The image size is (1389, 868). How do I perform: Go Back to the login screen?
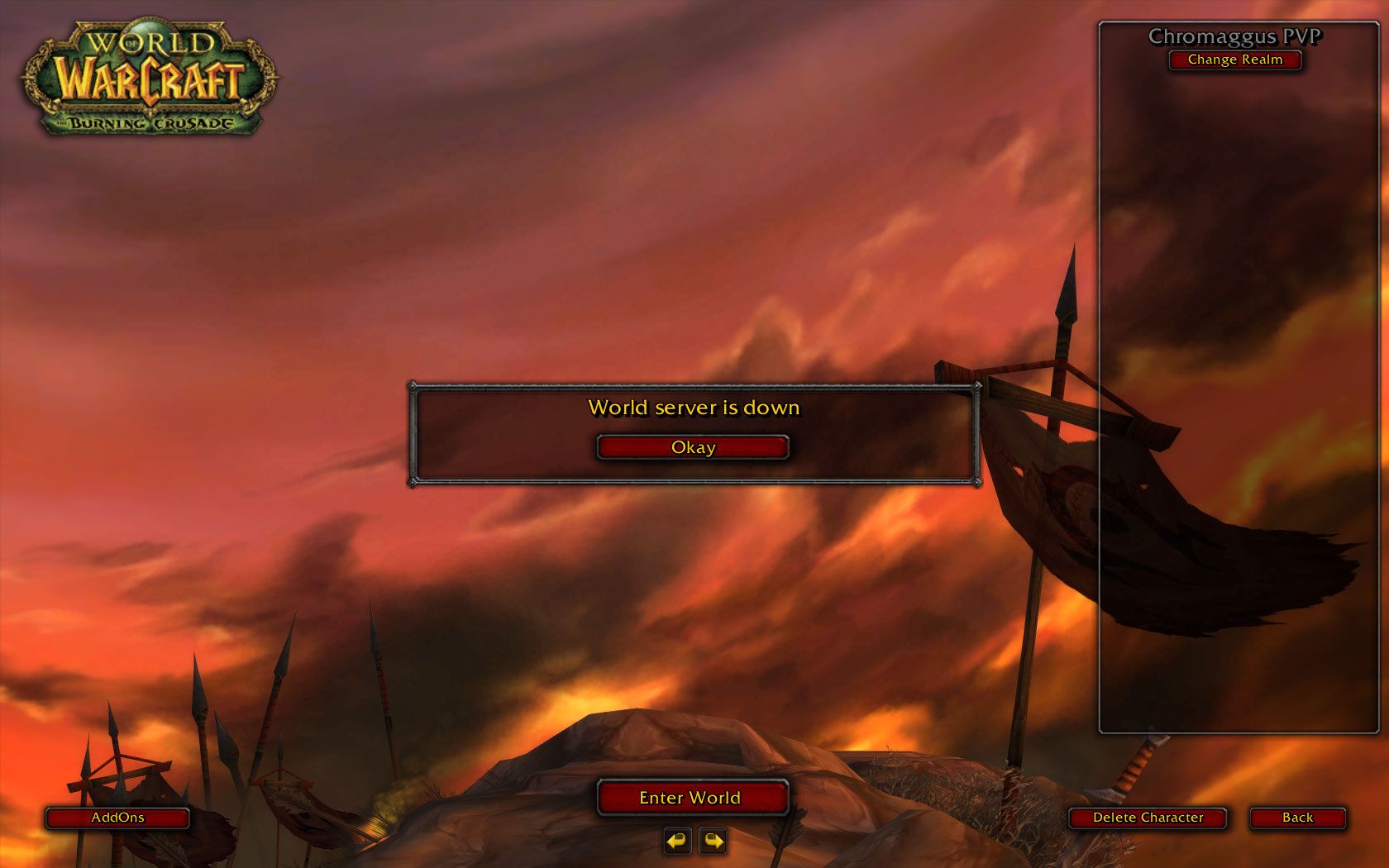tap(1297, 818)
